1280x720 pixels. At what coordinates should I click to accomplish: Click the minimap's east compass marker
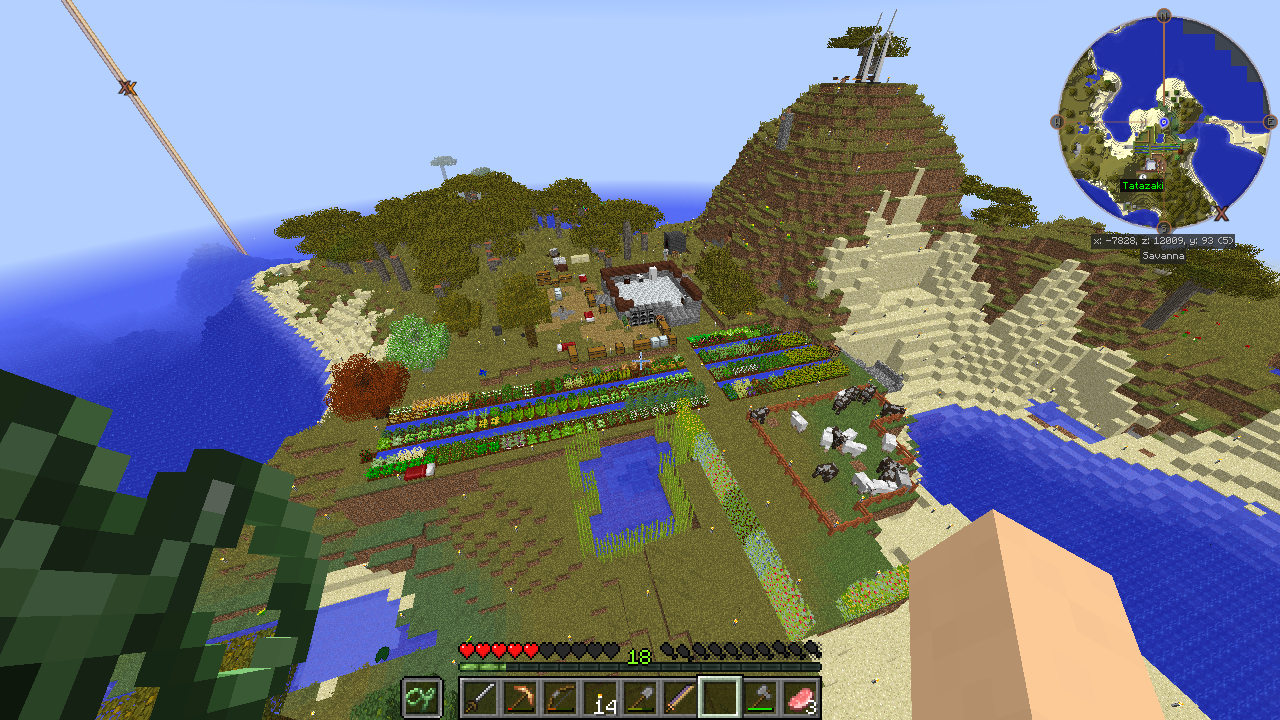(1271, 122)
